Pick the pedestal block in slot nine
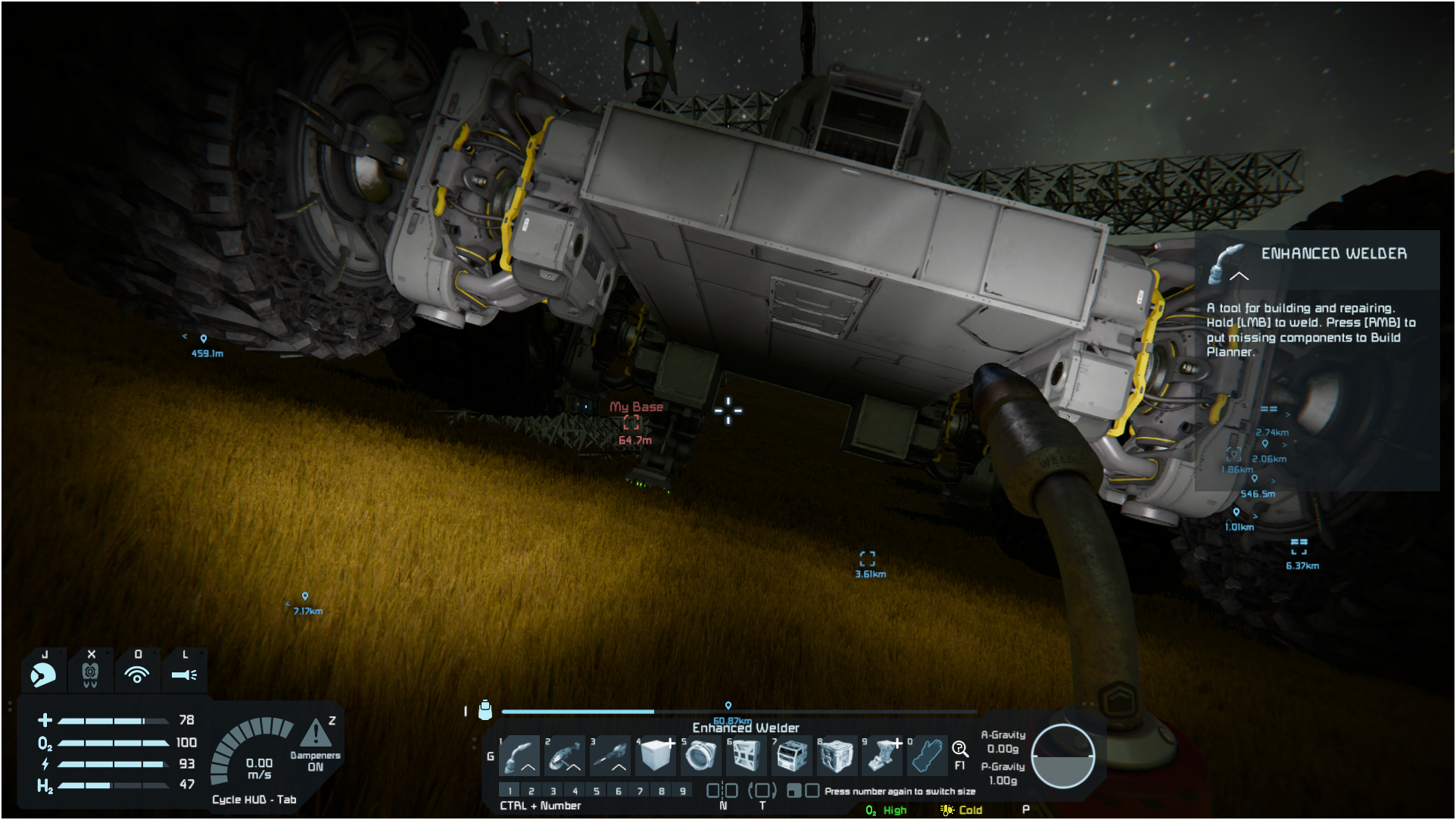Screen dimensions: 1456x820 882,755
